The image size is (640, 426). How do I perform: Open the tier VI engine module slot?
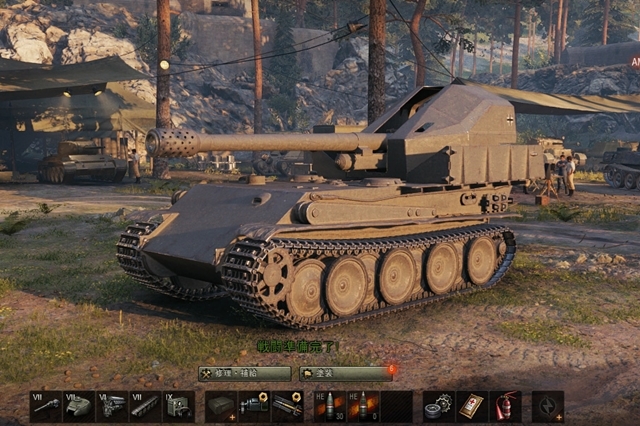[x=112, y=406]
